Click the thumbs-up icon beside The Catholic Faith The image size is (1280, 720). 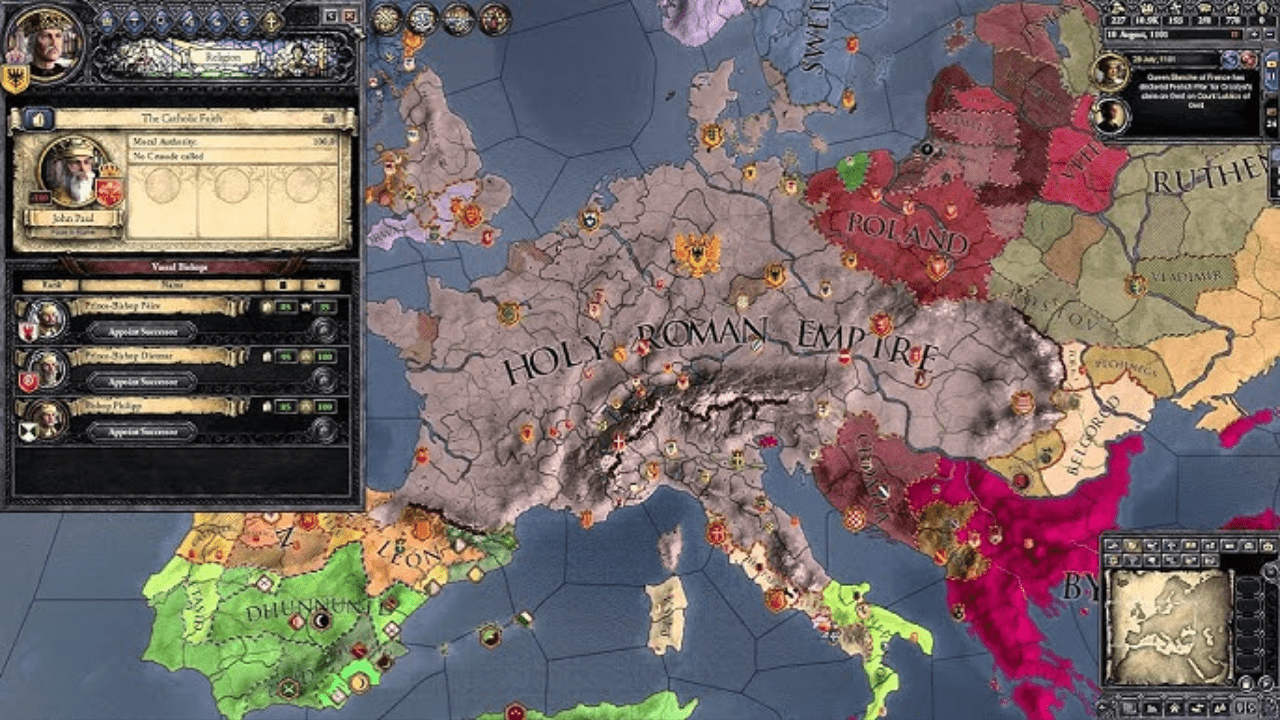(37, 119)
